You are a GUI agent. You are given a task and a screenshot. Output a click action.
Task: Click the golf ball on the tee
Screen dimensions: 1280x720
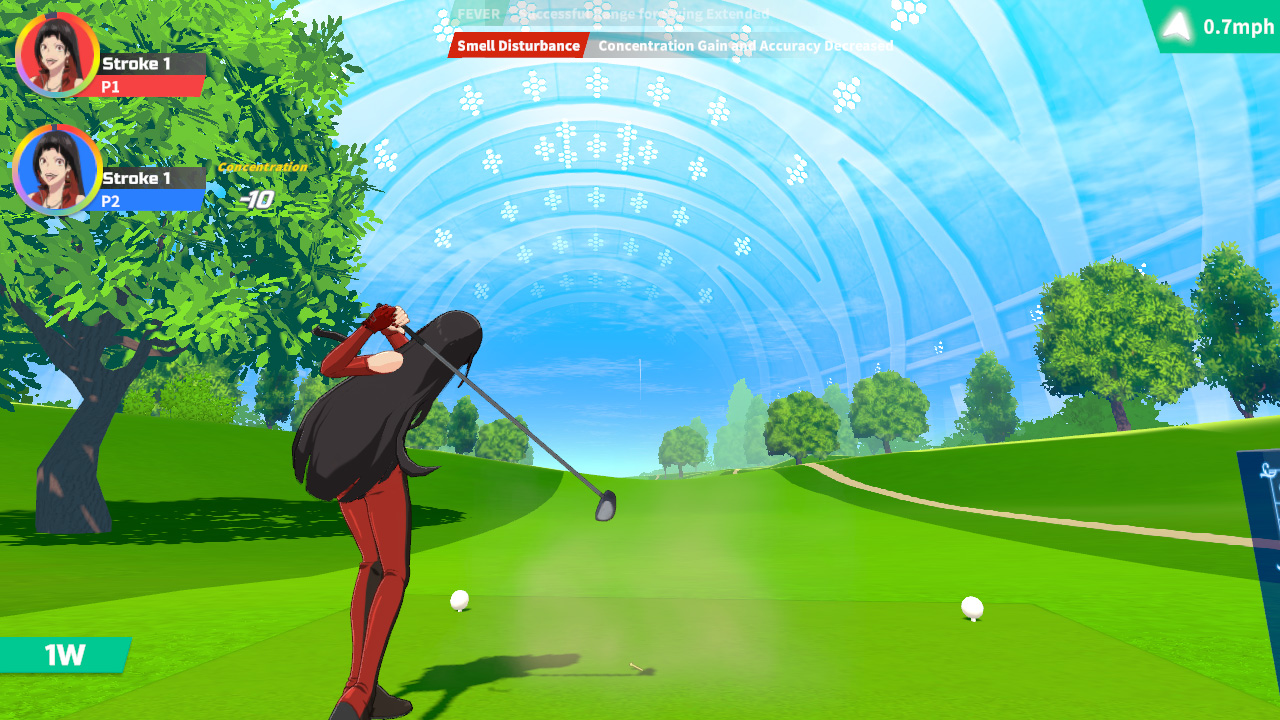point(460,598)
